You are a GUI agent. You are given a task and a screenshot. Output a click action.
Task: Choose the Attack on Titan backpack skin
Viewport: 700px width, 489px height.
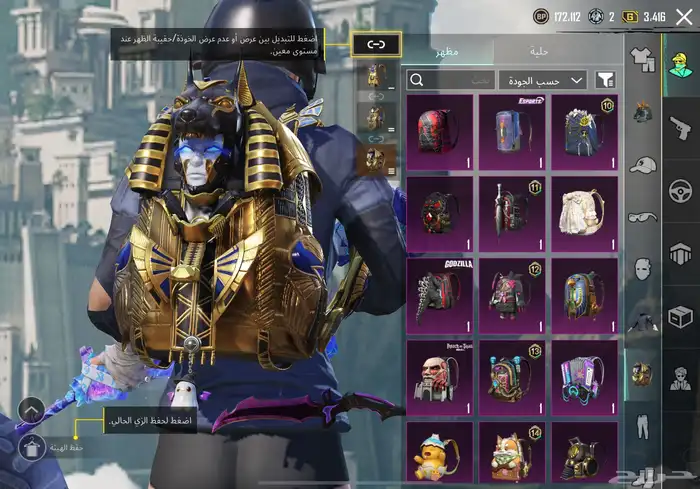(438, 373)
